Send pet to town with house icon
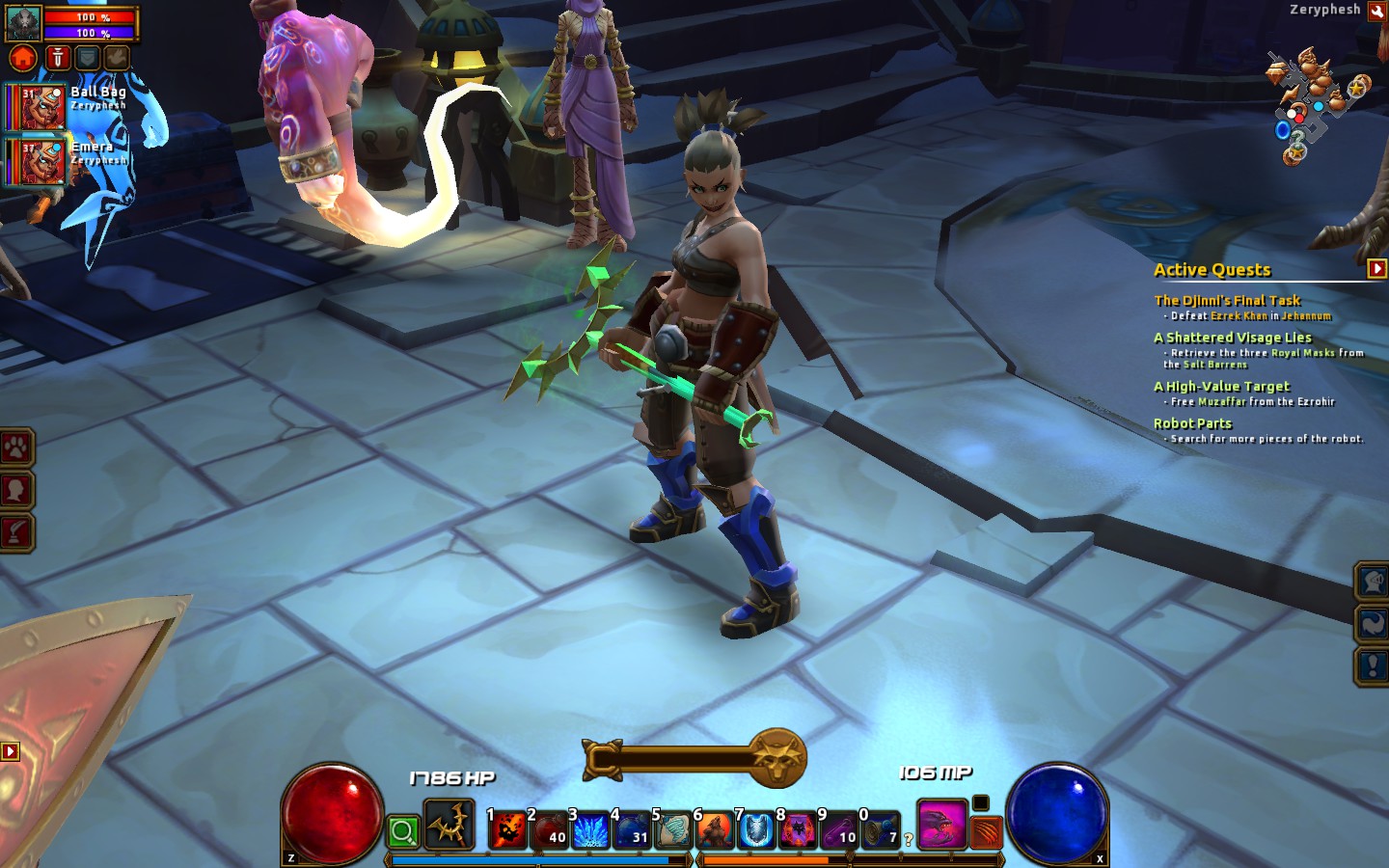This screenshot has width=1389, height=868. 23,58
